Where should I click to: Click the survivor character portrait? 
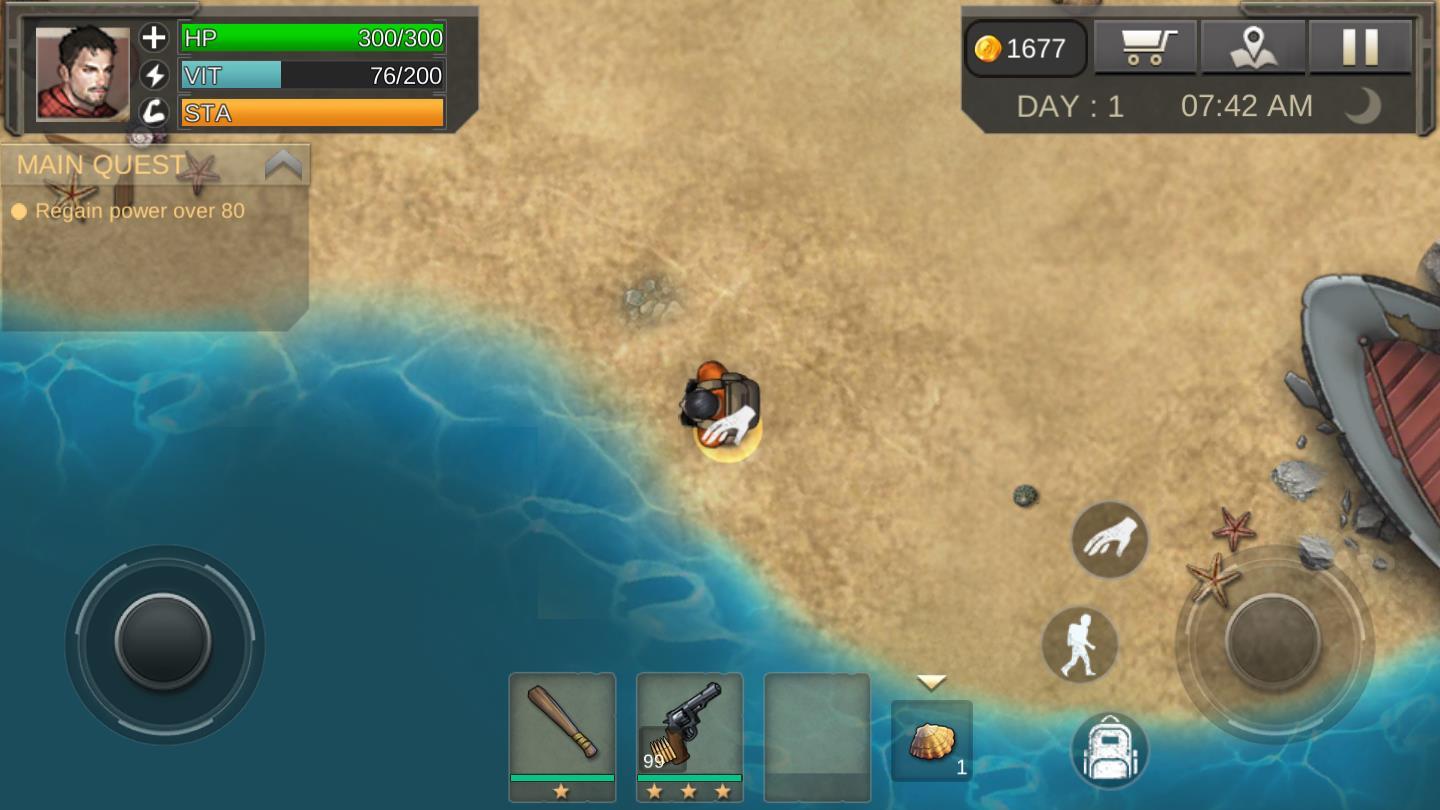click(x=83, y=74)
